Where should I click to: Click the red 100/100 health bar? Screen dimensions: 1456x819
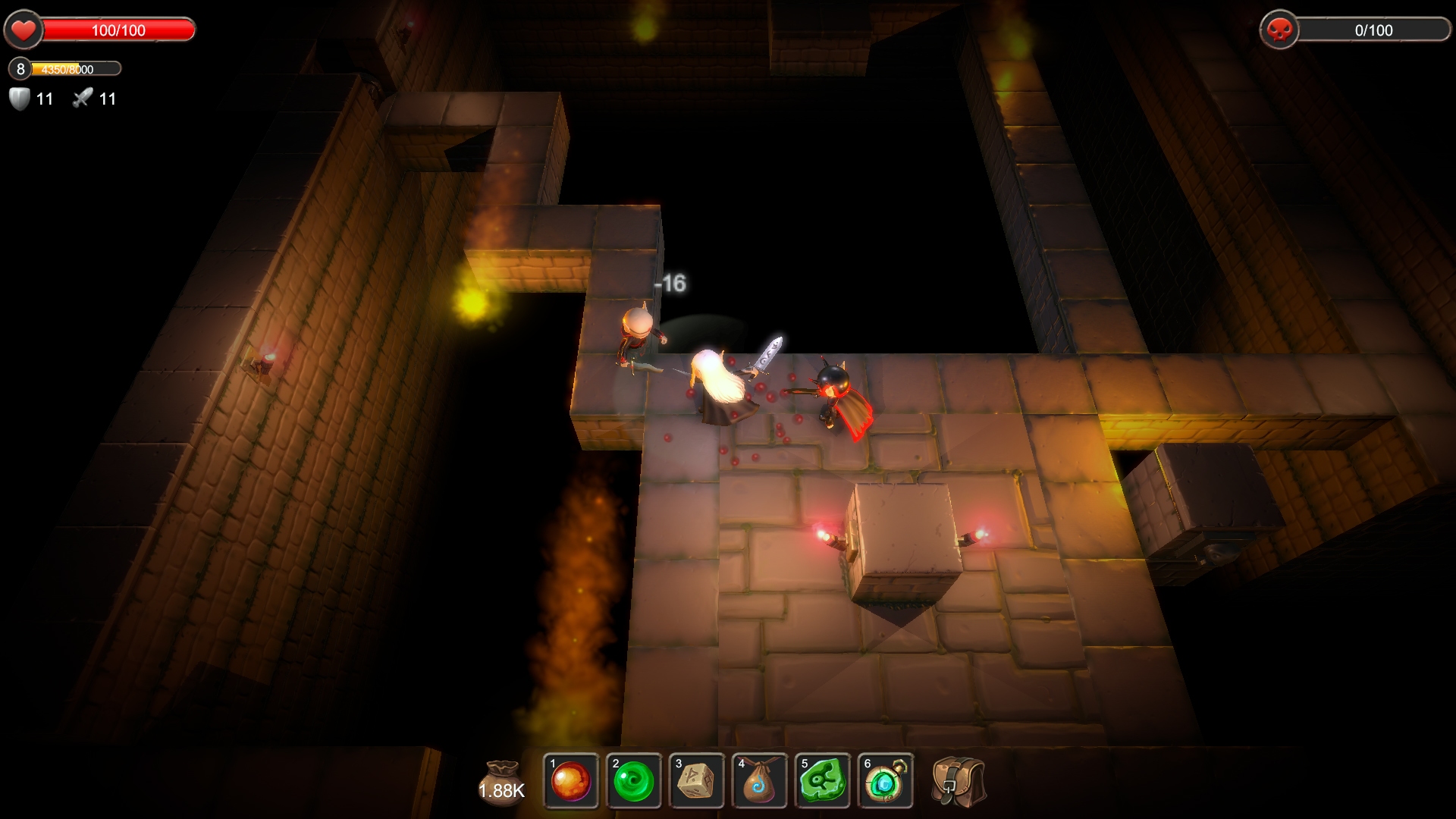[x=118, y=30]
